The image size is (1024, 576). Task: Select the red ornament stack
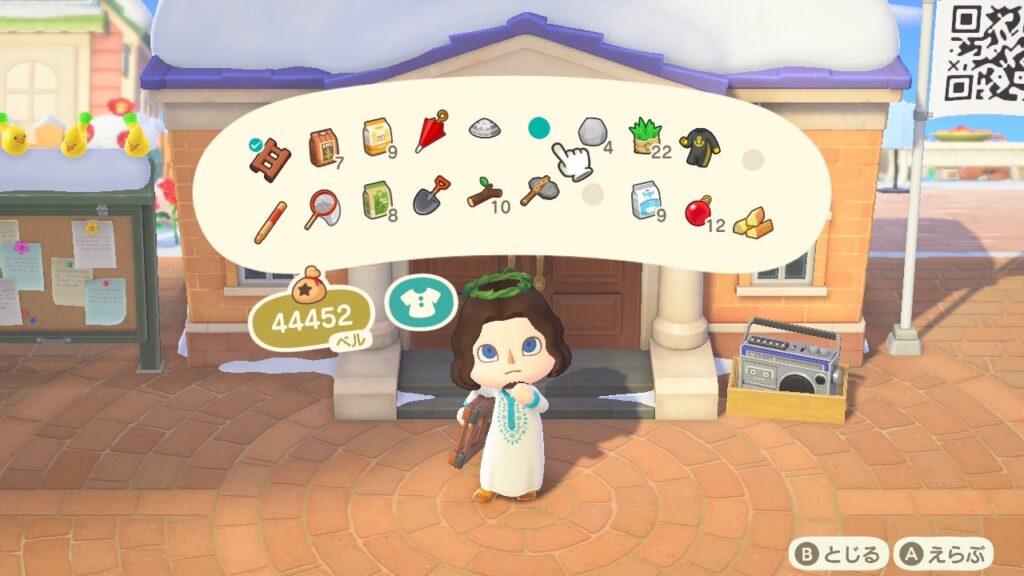click(697, 209)
